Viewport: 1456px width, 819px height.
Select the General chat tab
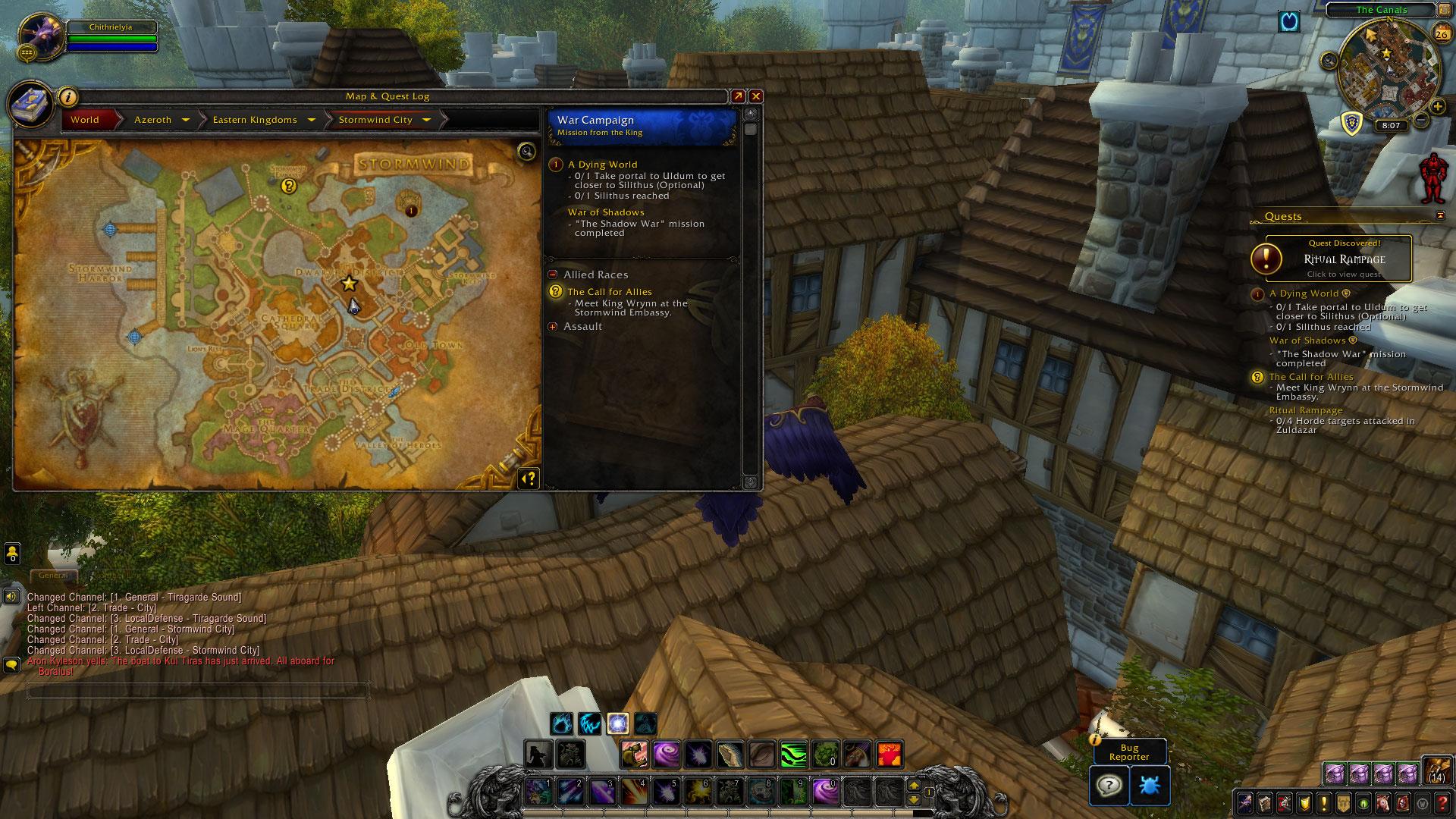click(x=53, y=576)
